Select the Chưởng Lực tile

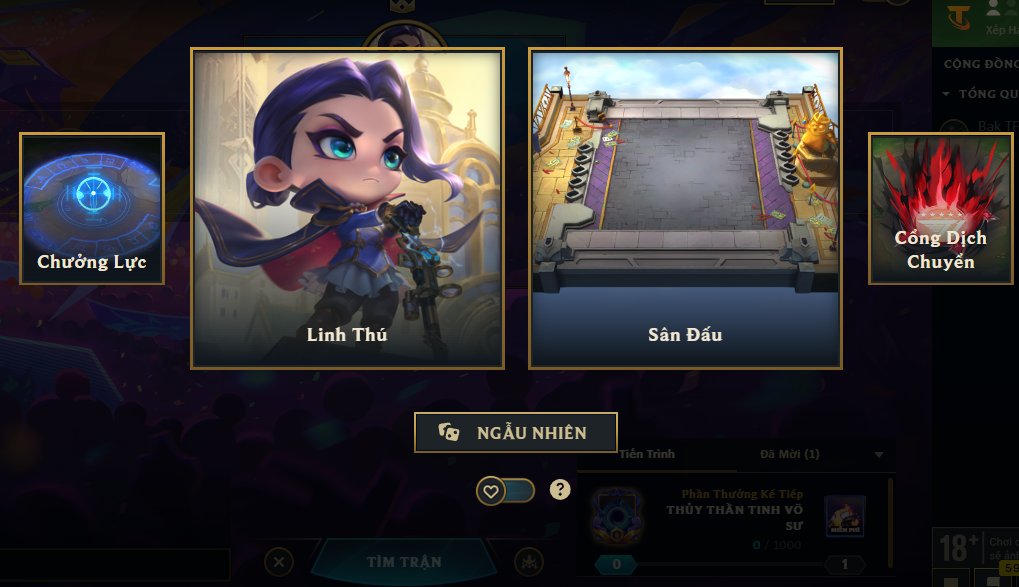92,208
